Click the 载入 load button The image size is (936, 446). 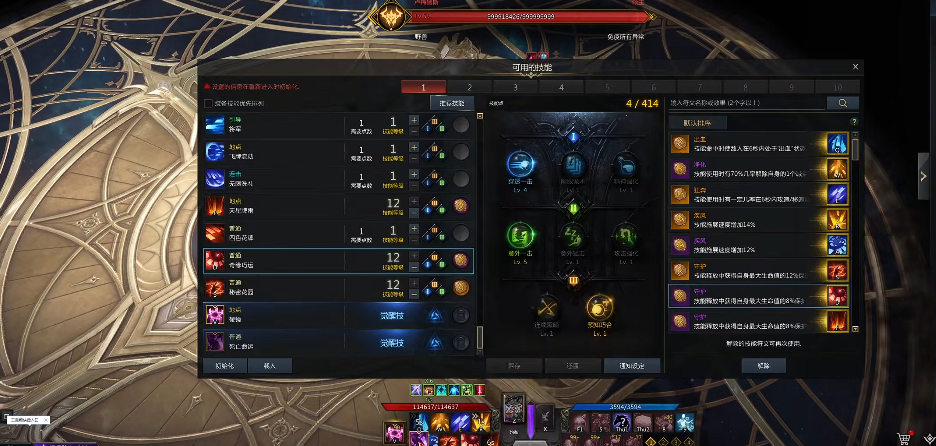click(x=270, y=365)
